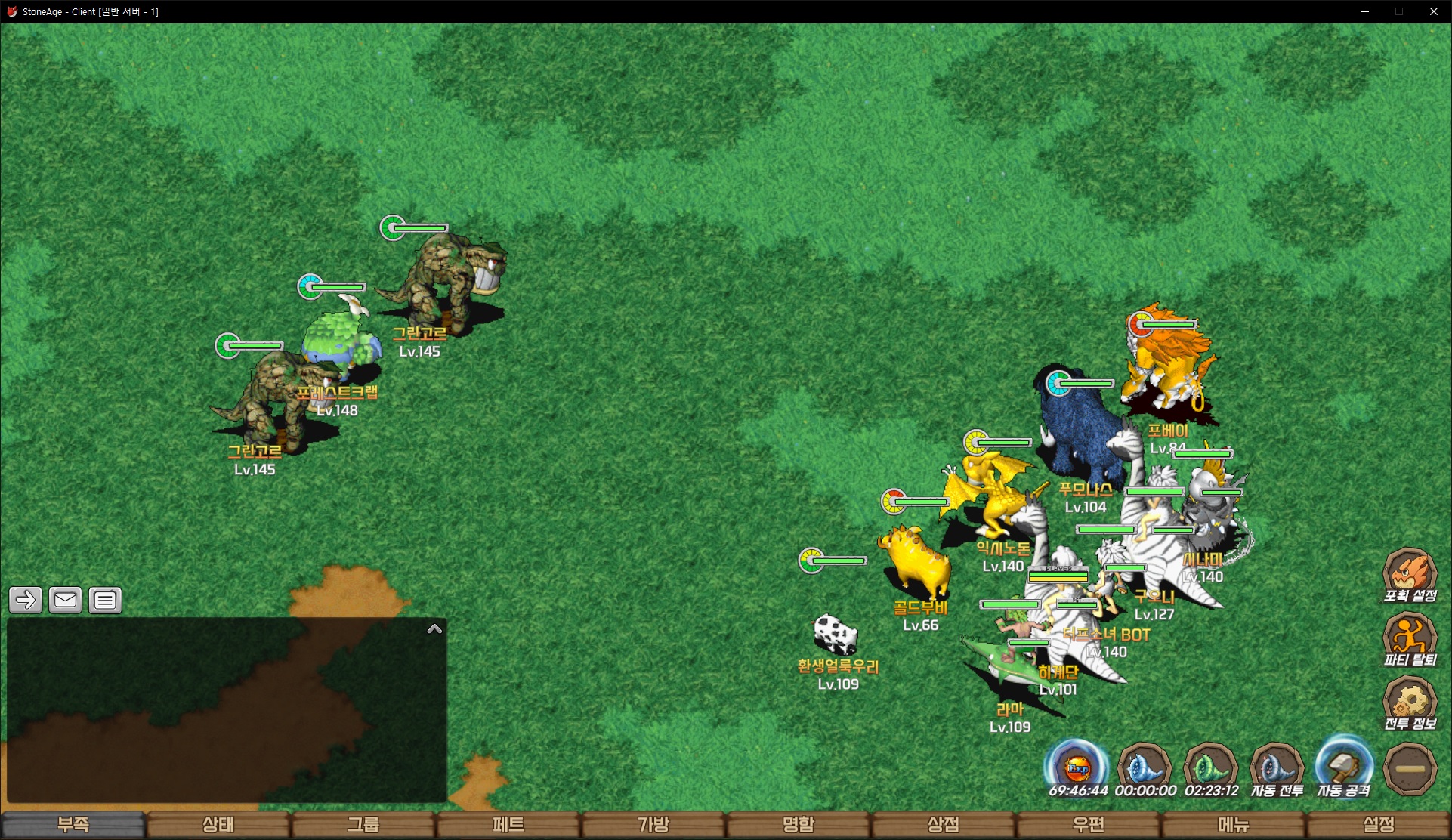The image size is (1452, 840).
Task: Click the envelope message button
Action: coord(65,601)
